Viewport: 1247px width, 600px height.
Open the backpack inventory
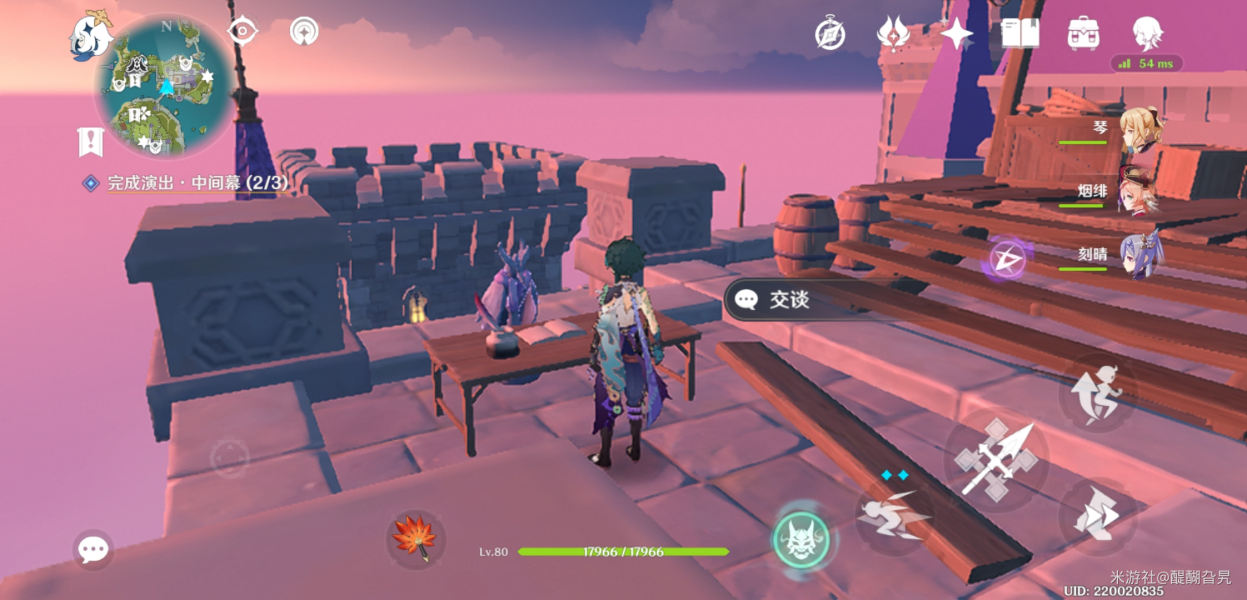click(1083, 34)
